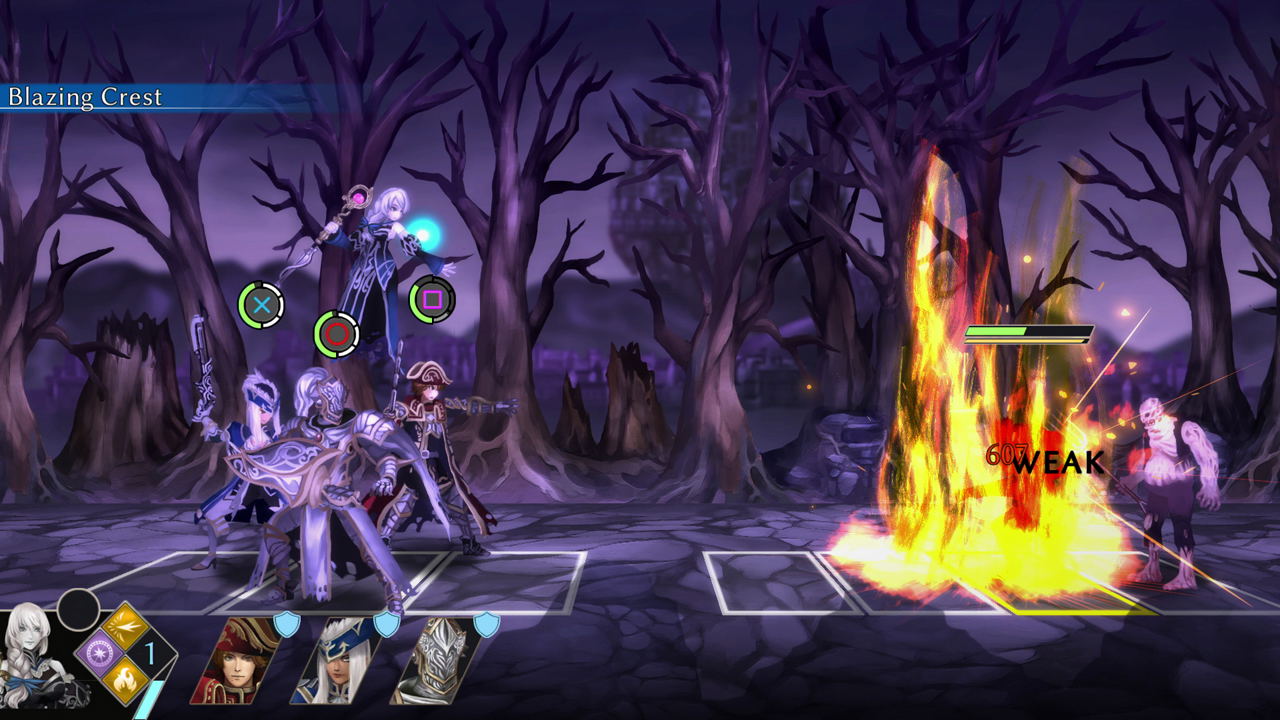Activate the purple magic circle skill
This screenshot has width=1280, height=720.
(99, 655)
